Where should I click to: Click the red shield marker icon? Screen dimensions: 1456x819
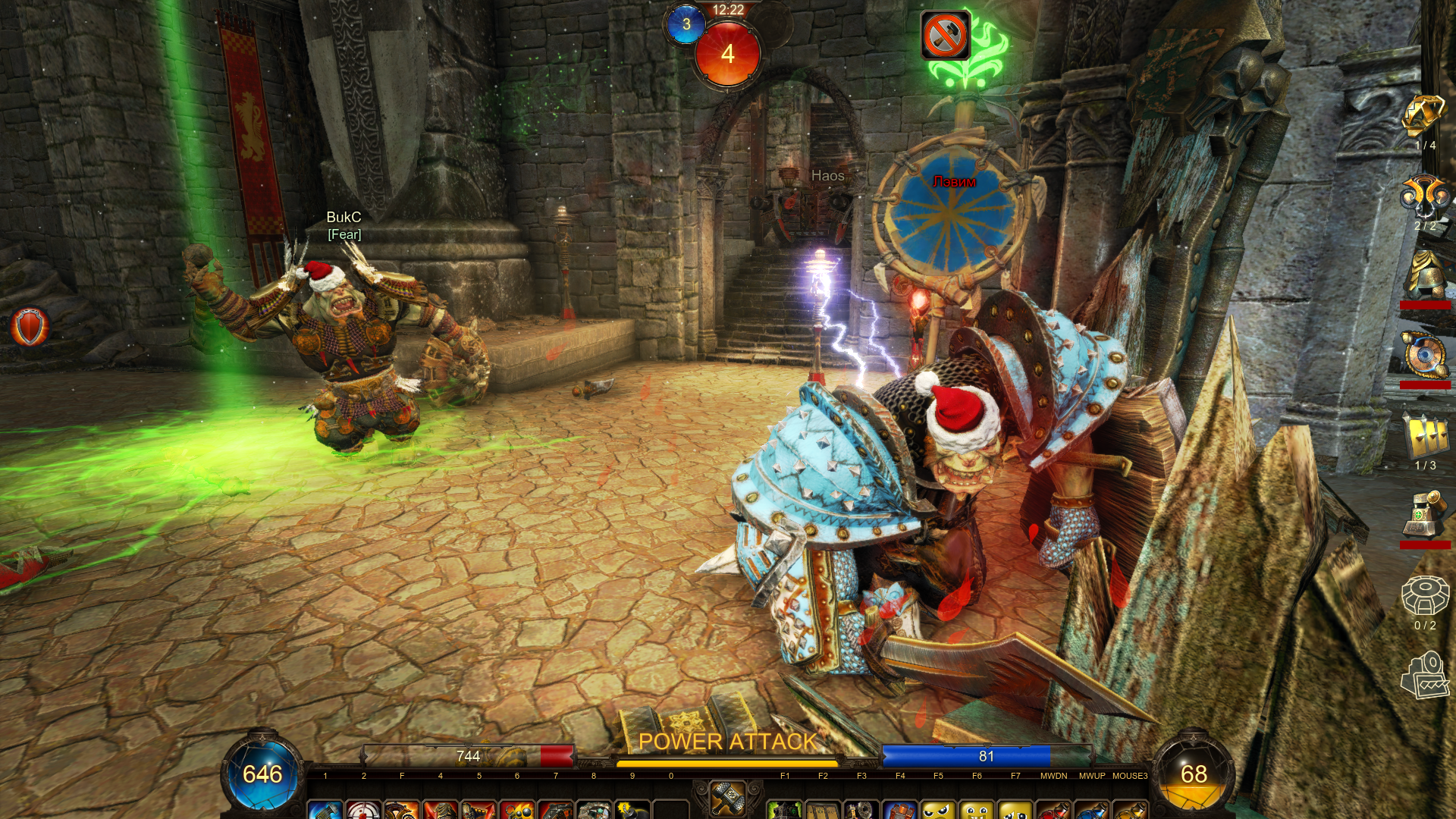coord(30,328)
